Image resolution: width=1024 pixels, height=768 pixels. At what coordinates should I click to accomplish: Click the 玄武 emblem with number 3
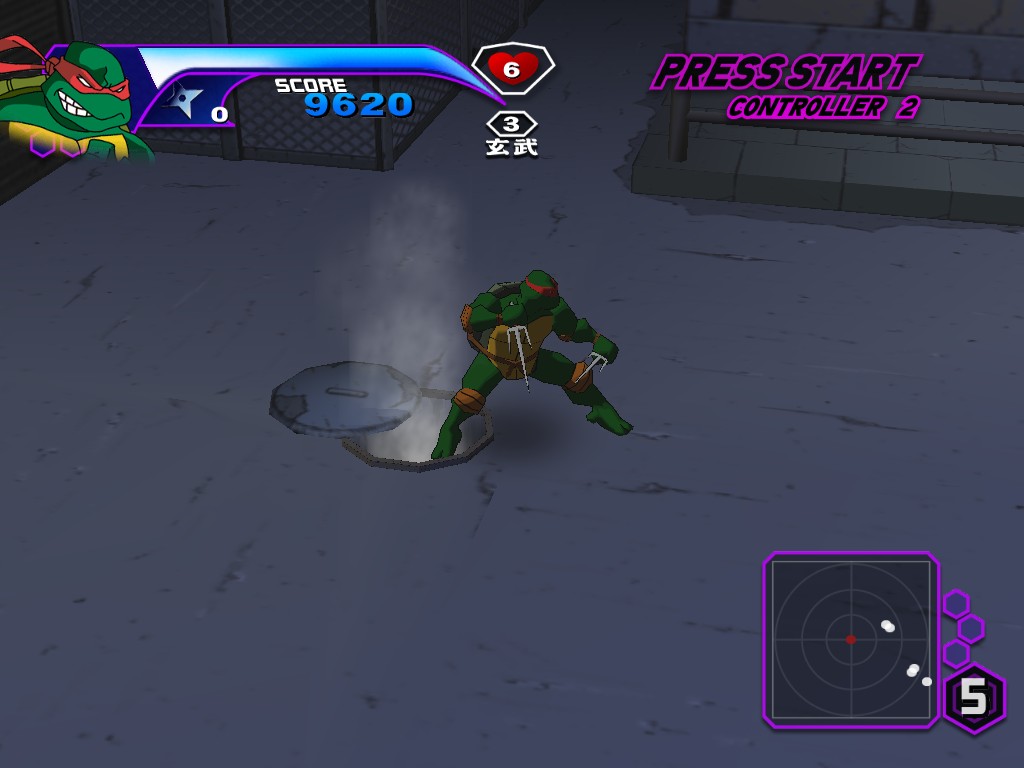[x=512, y=134]
